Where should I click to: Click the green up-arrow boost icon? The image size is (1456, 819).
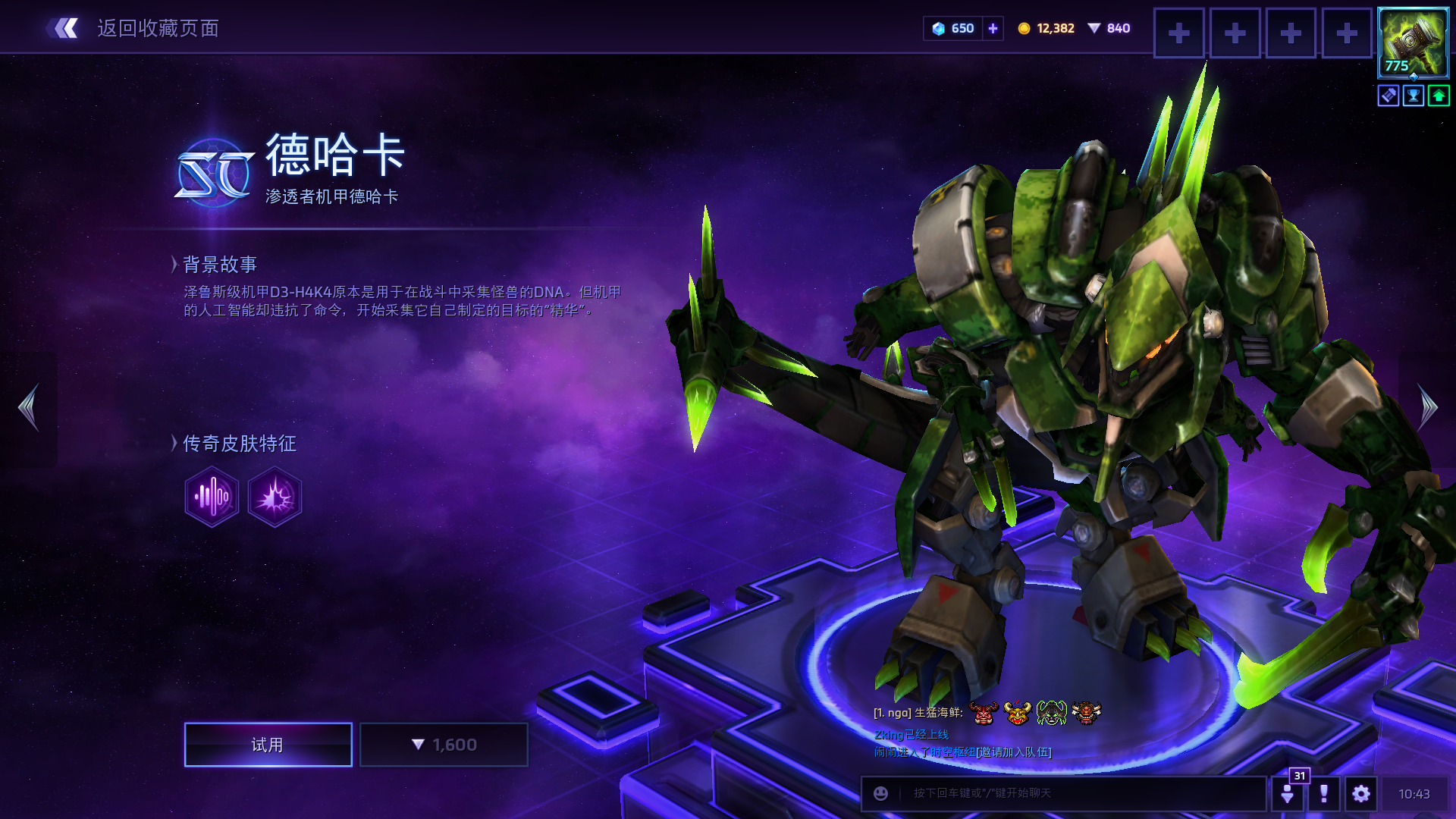pos(1439,96)
